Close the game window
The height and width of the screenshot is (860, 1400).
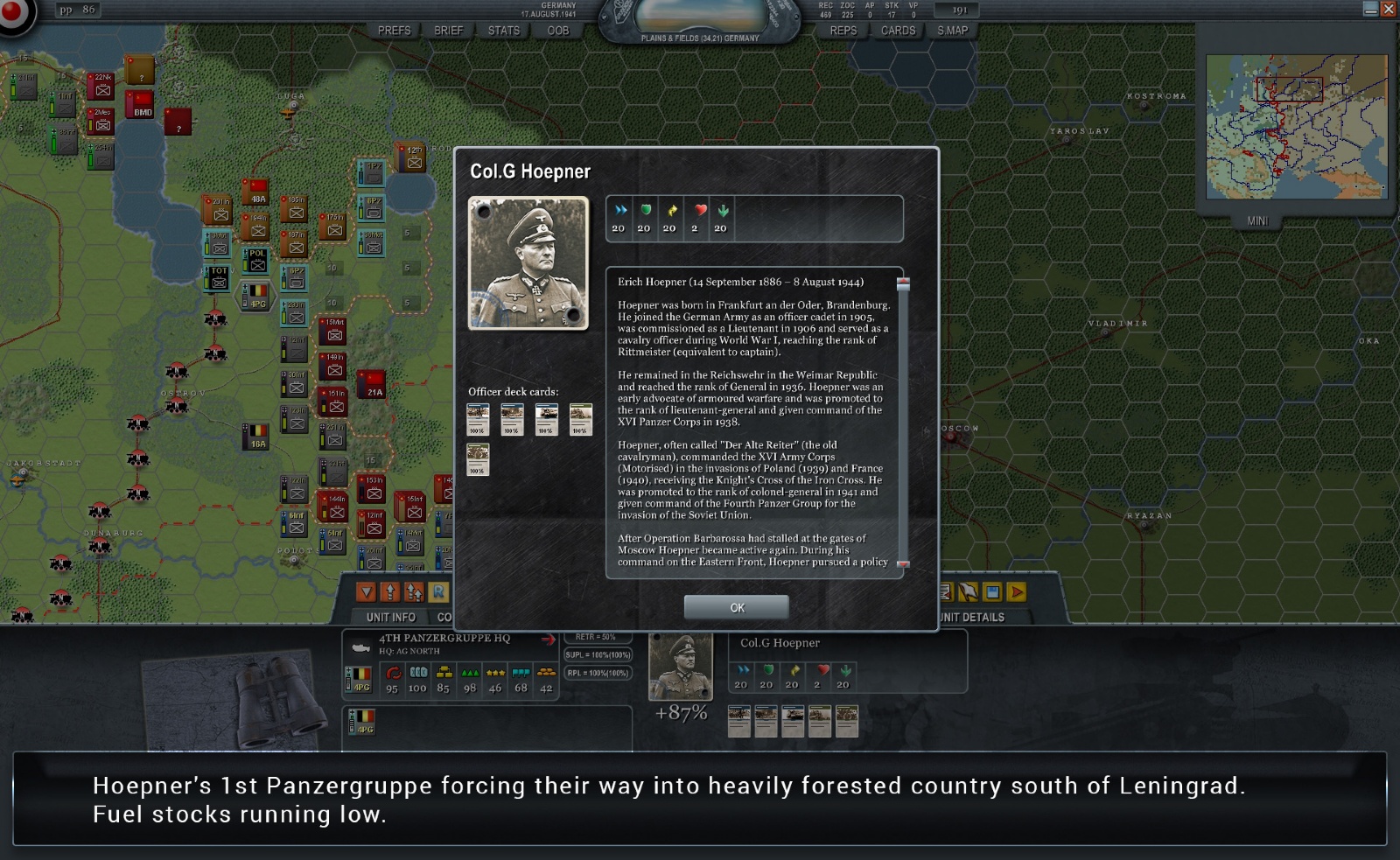tap(1388, 10)
